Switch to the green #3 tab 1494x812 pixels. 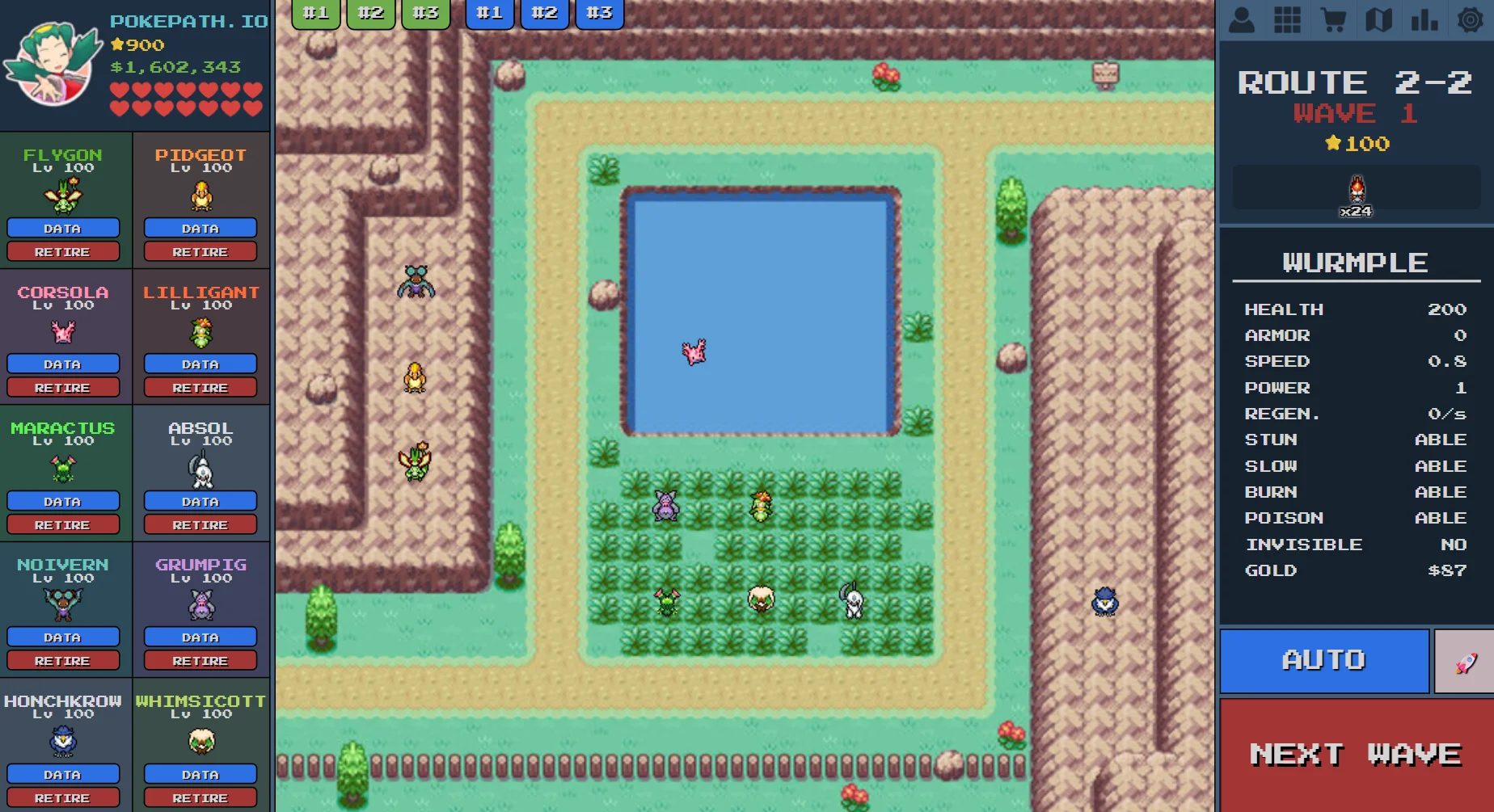425,13
